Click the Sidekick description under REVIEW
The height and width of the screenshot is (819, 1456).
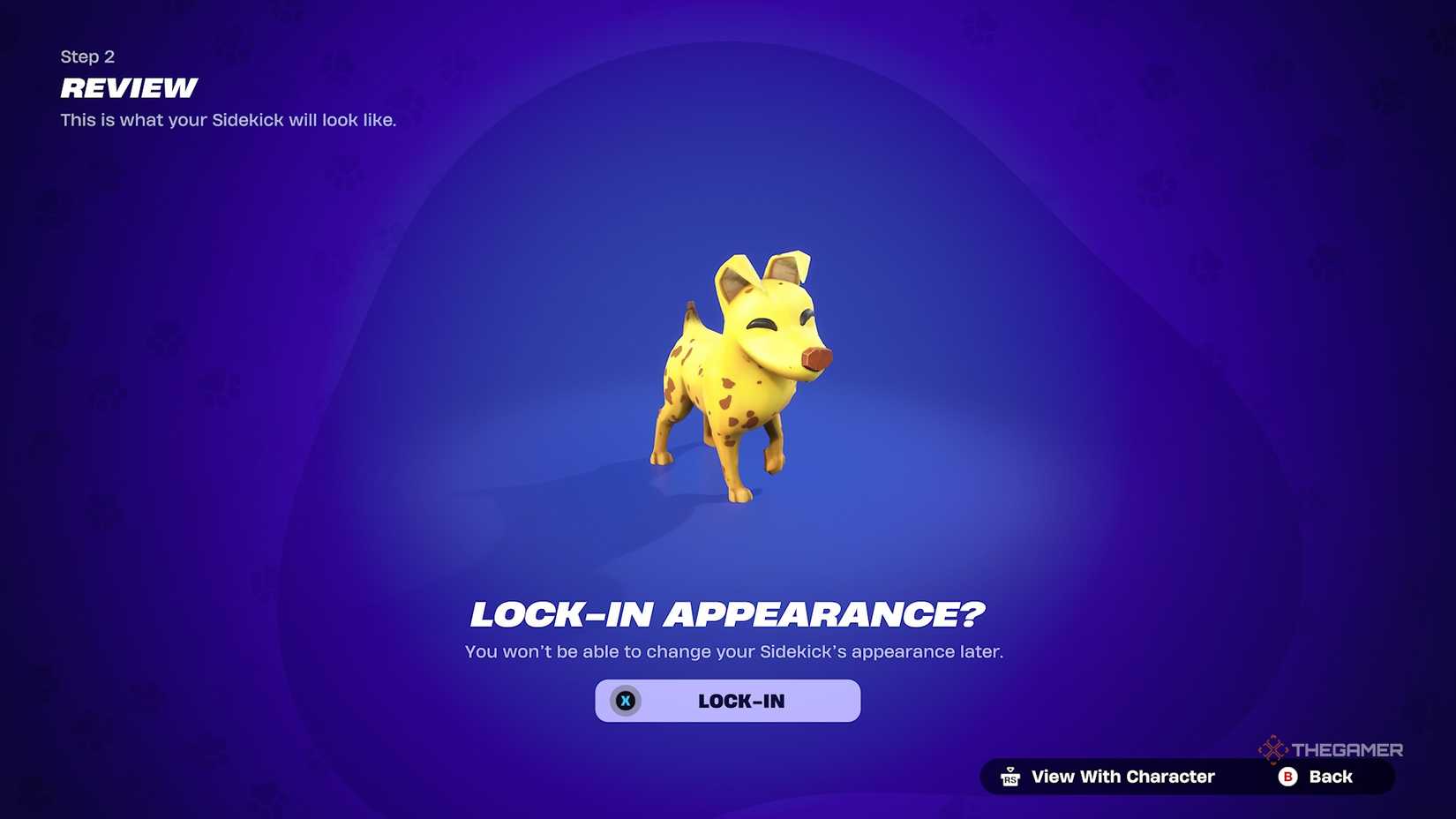click(228, 120)
